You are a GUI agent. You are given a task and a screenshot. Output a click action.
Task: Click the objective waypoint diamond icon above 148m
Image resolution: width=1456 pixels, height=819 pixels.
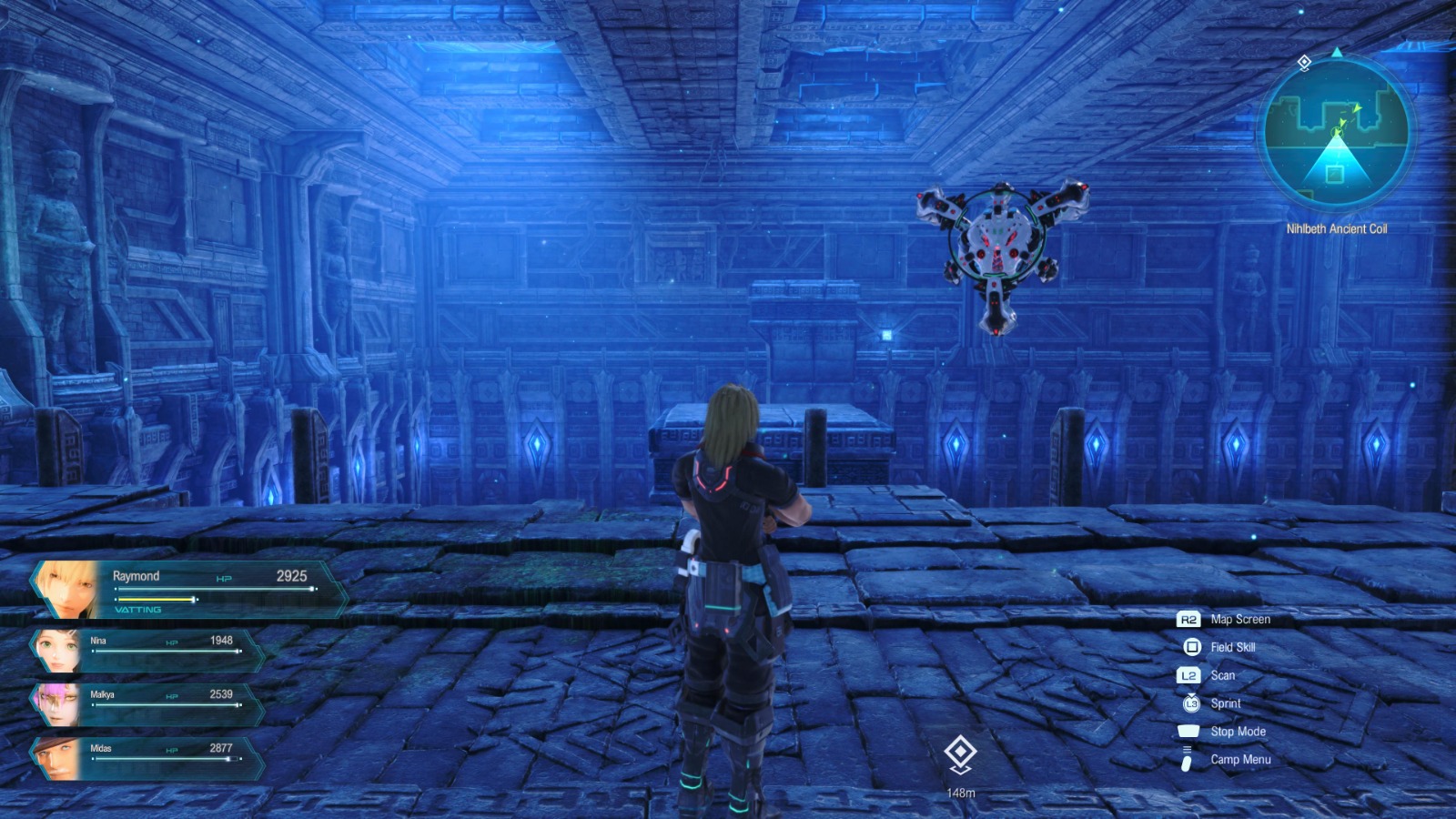click(x=961, y=749)
